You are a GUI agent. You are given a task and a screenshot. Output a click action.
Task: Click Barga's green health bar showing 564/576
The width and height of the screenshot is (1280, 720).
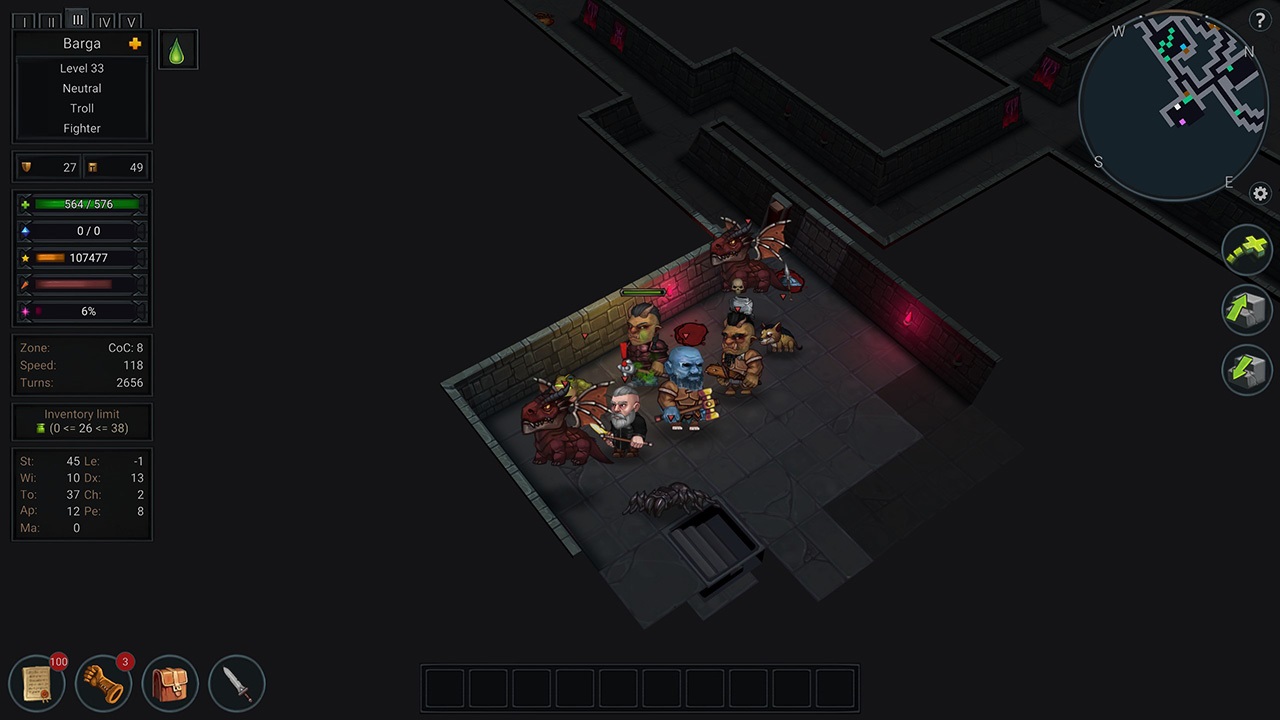coord(88,204)
